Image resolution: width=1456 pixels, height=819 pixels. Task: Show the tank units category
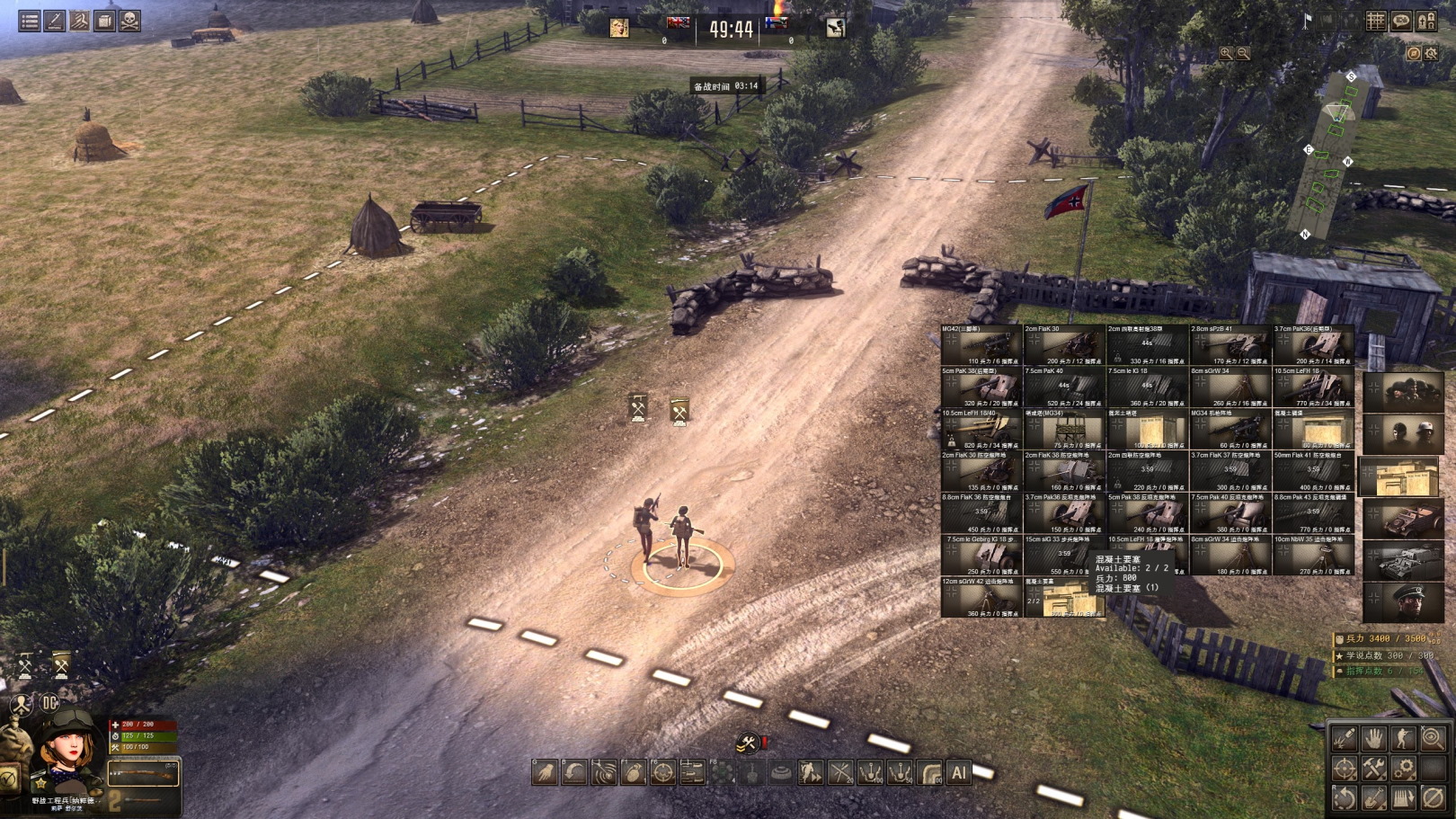[1403, 561]
